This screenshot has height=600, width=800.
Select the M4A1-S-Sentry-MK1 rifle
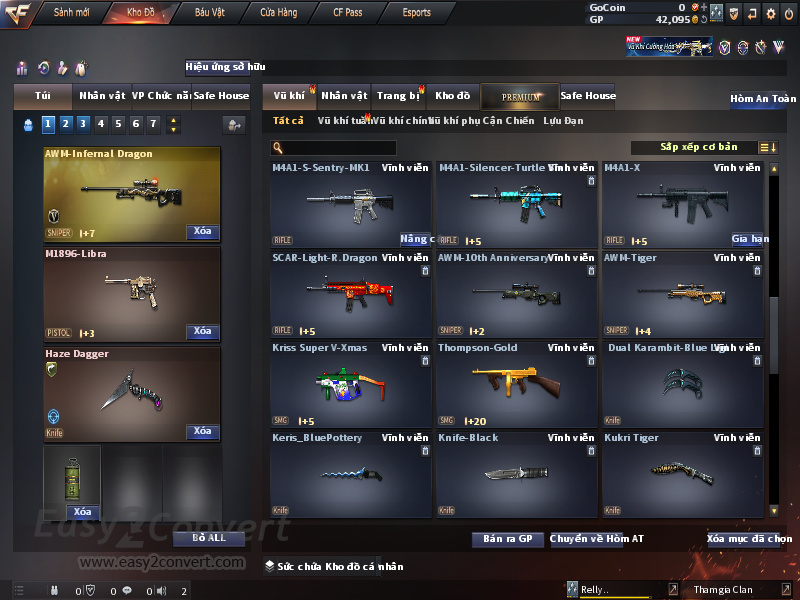pyautogui.click(x=351, y=205)
